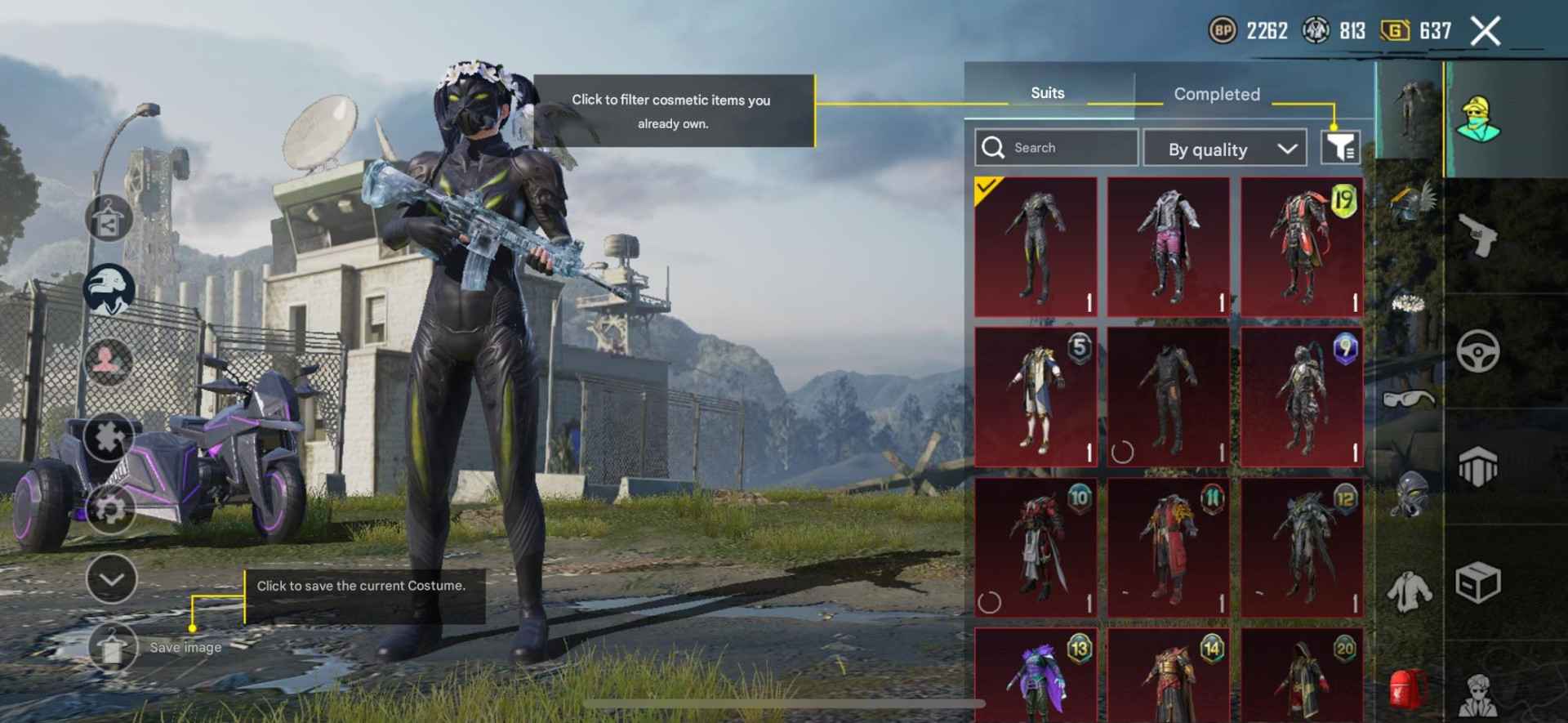Screen dimensions: 1568x723
Task: Open the gear settings button
Action: click(110, 508)
